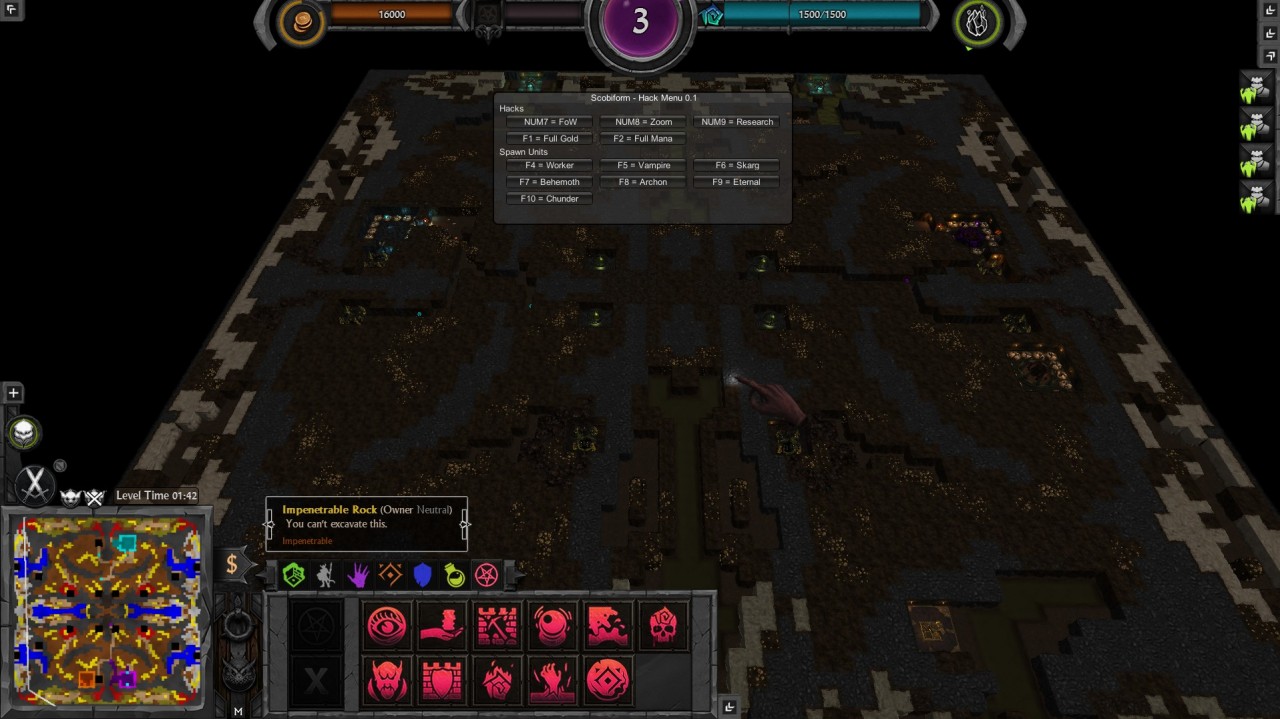Spawn a Vampire from the hack menu

point(643,165)
